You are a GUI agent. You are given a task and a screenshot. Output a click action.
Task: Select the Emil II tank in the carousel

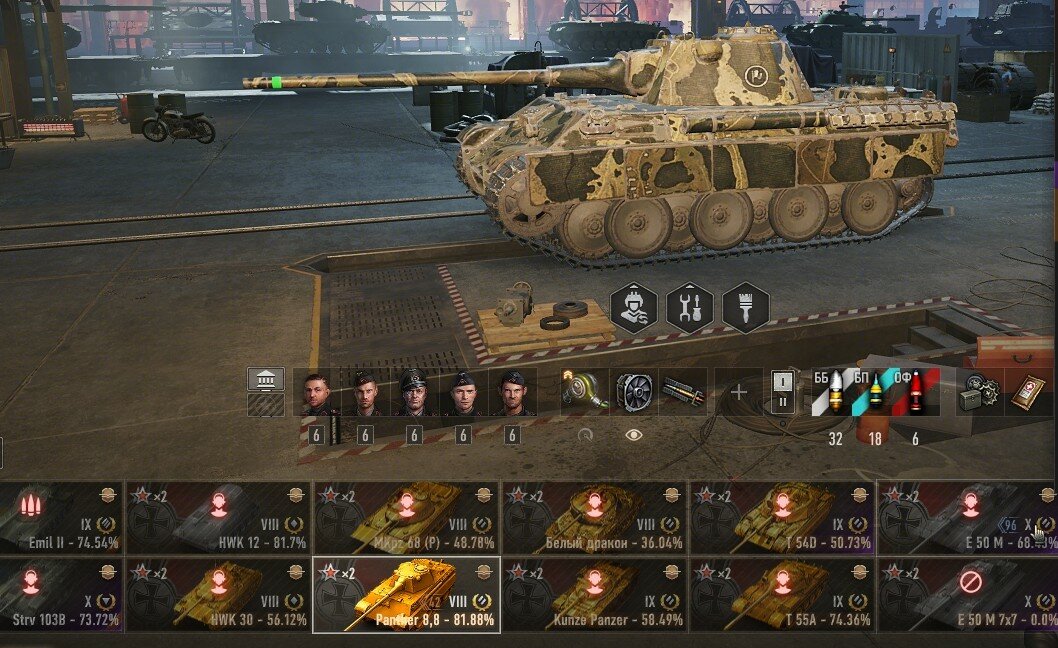pos(60,517)
